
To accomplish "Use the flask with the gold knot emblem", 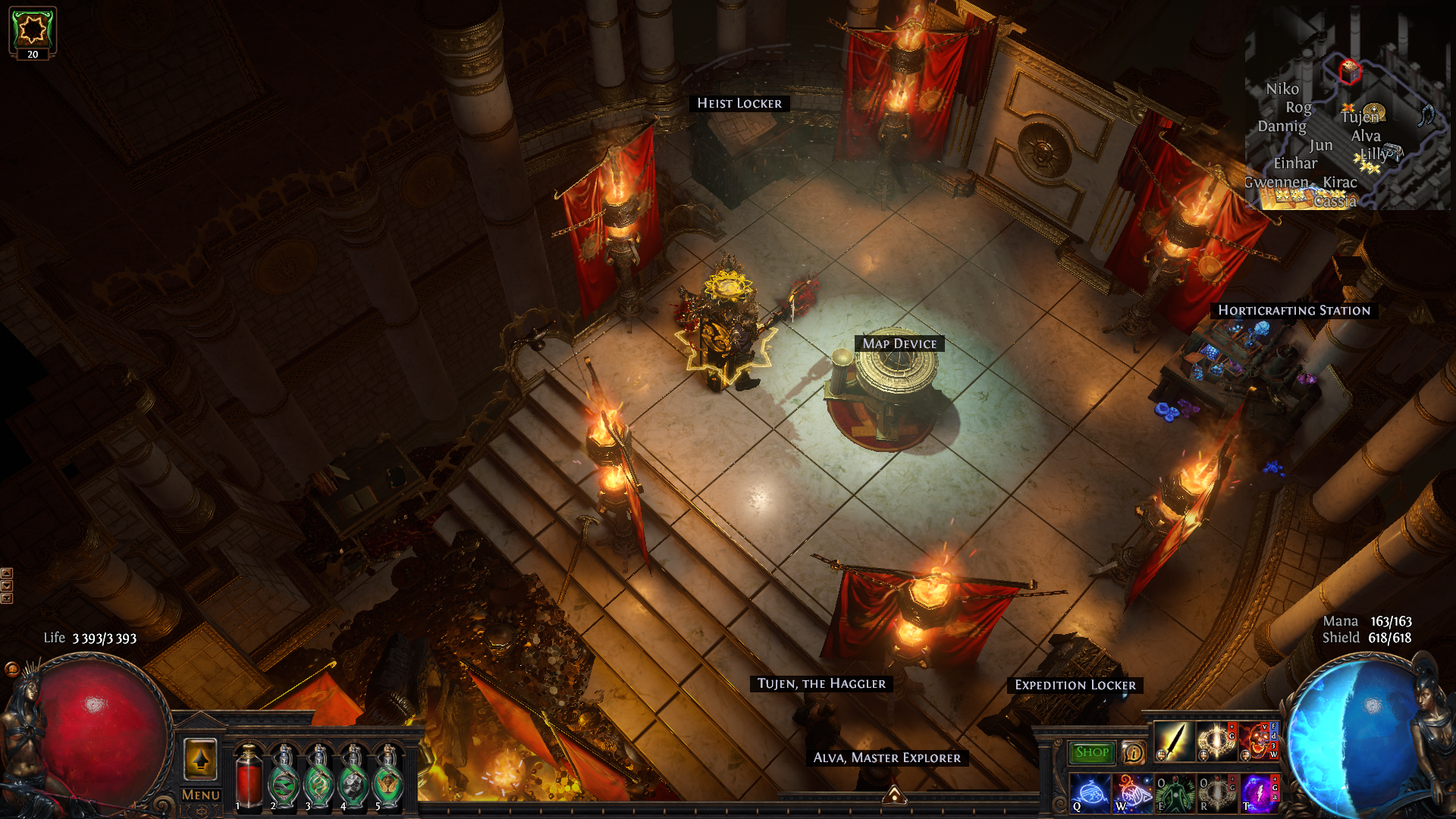I will point(318,777).
